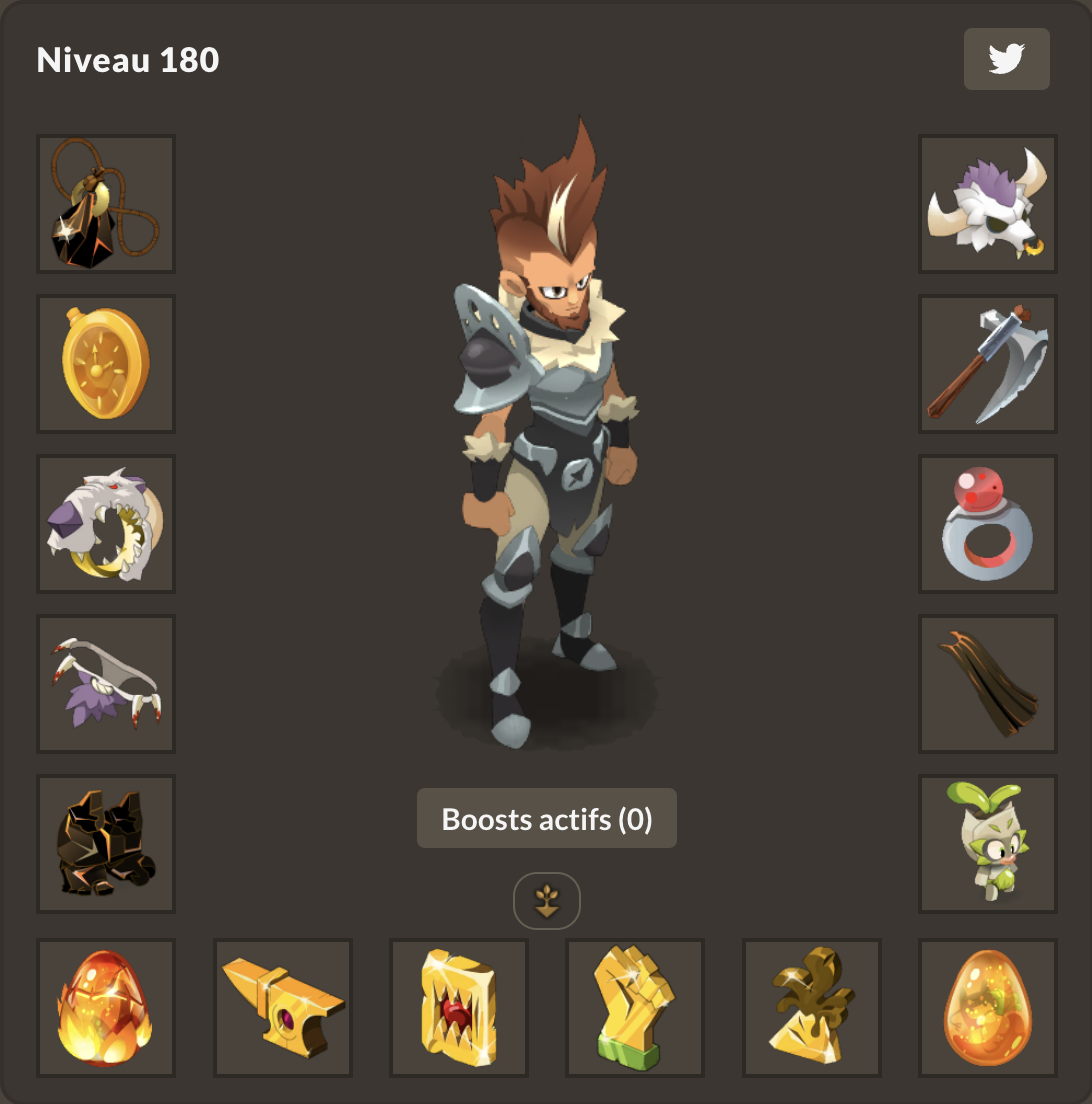Select the flaming dragon egg Dofus
Viewport: 1092px width, 1104px height.
point(106,1008)
